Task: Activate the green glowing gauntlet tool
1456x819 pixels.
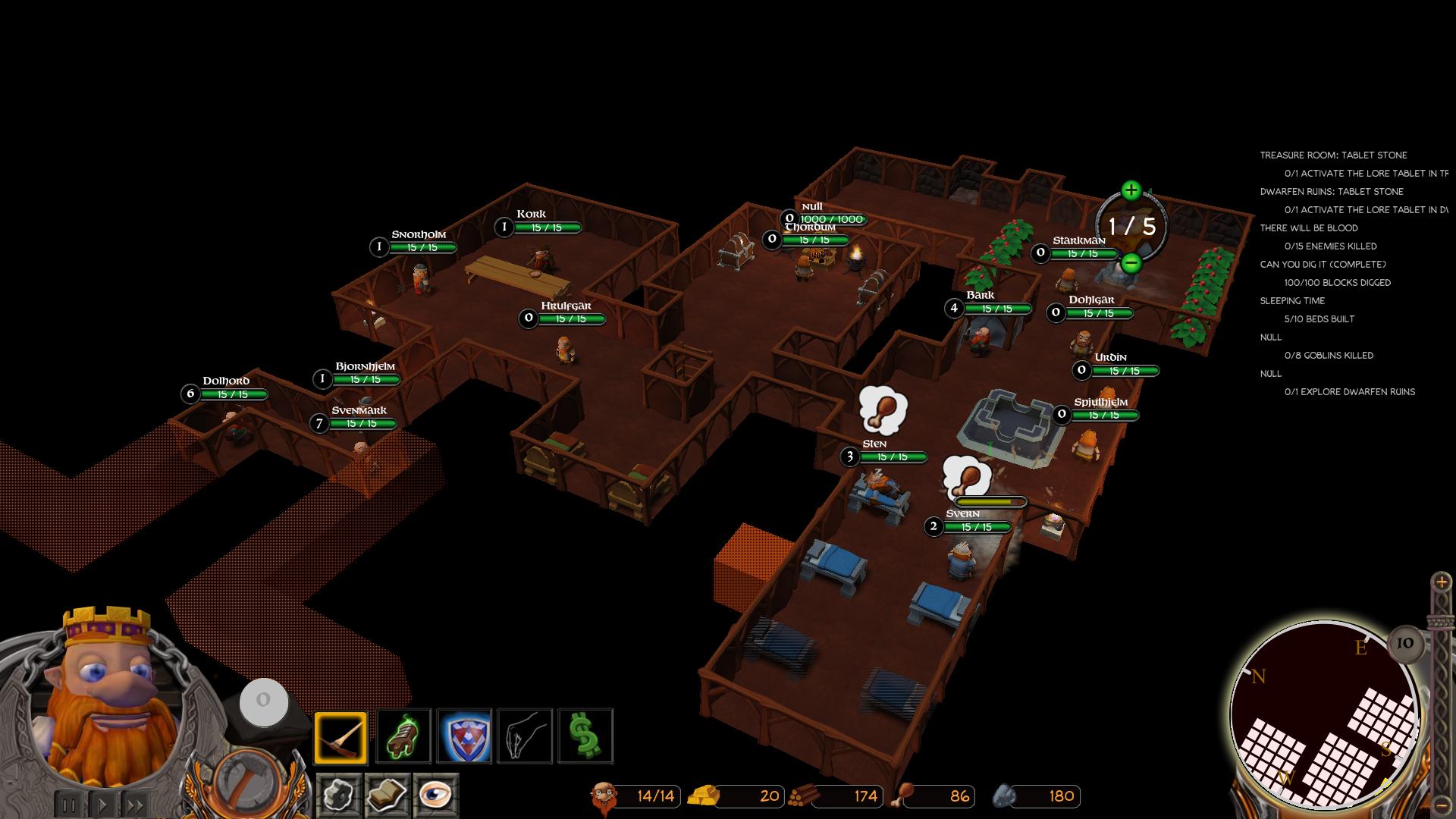Action: 404,737
